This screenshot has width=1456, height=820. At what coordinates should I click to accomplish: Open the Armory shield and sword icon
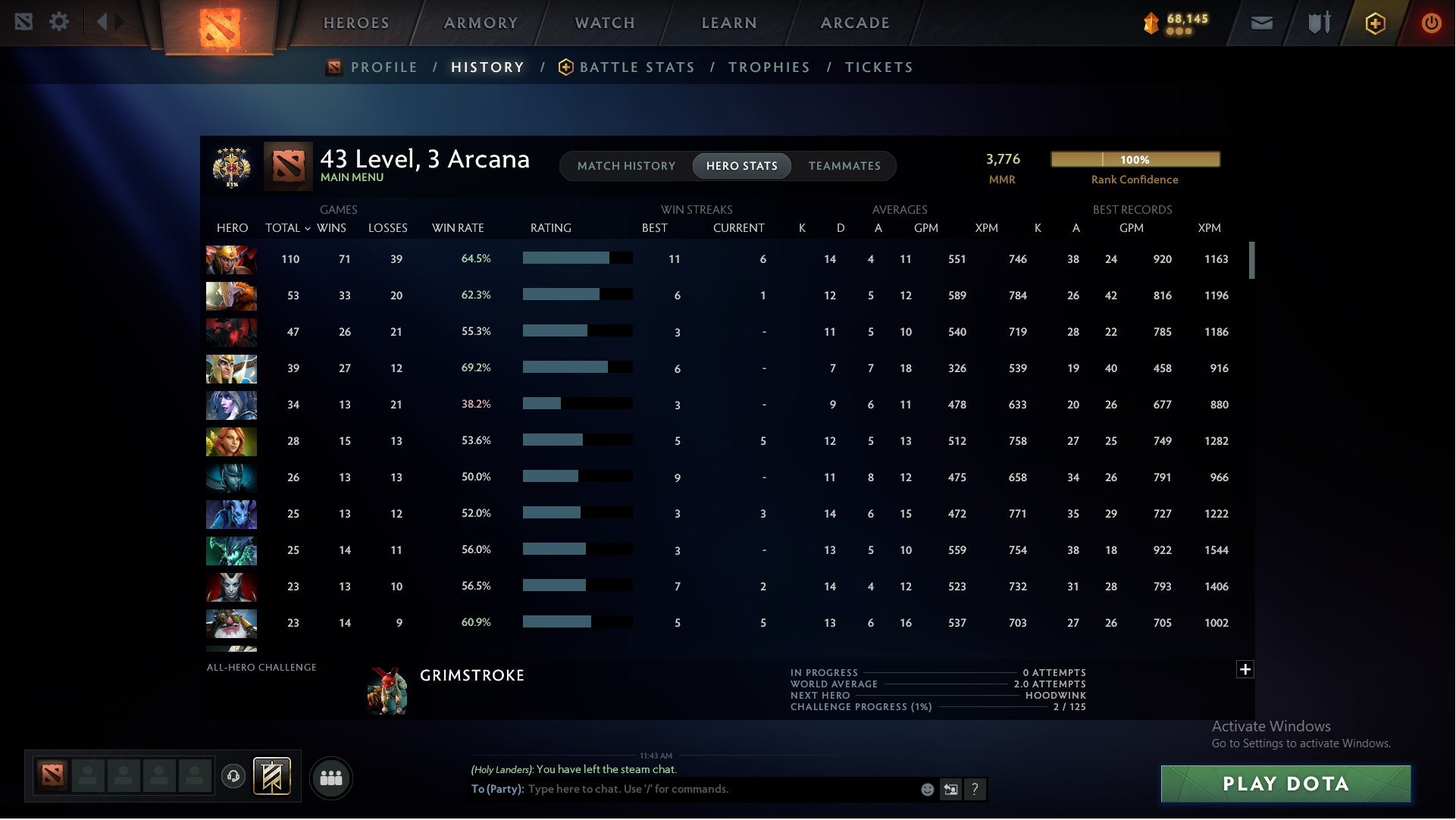coord(1318,22)
